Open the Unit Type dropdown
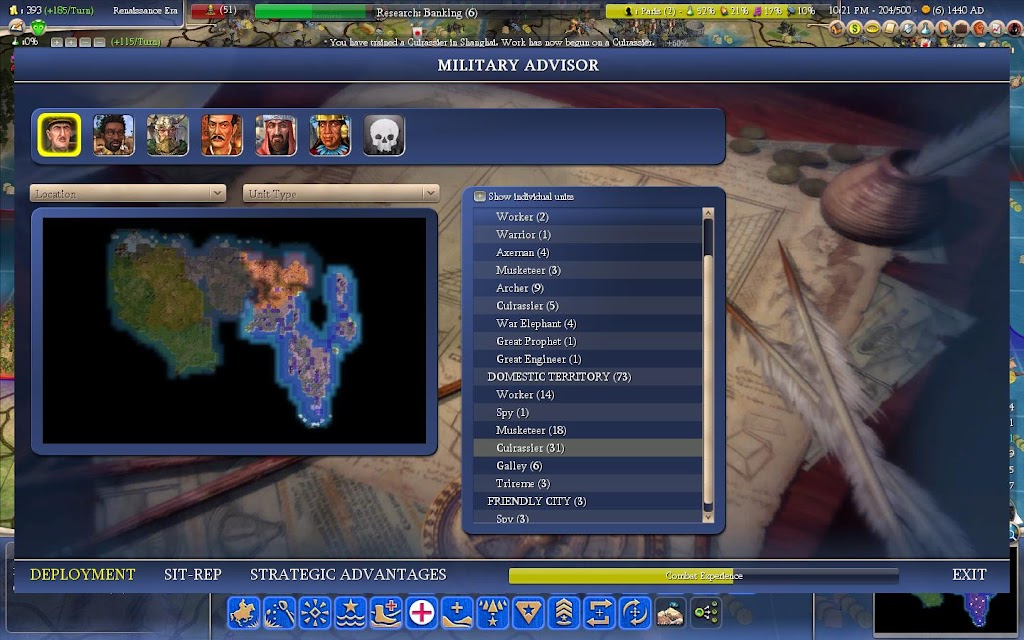The width and height of the screenshot is (1024, 640). pyautogui.click(x=341, y=193)
